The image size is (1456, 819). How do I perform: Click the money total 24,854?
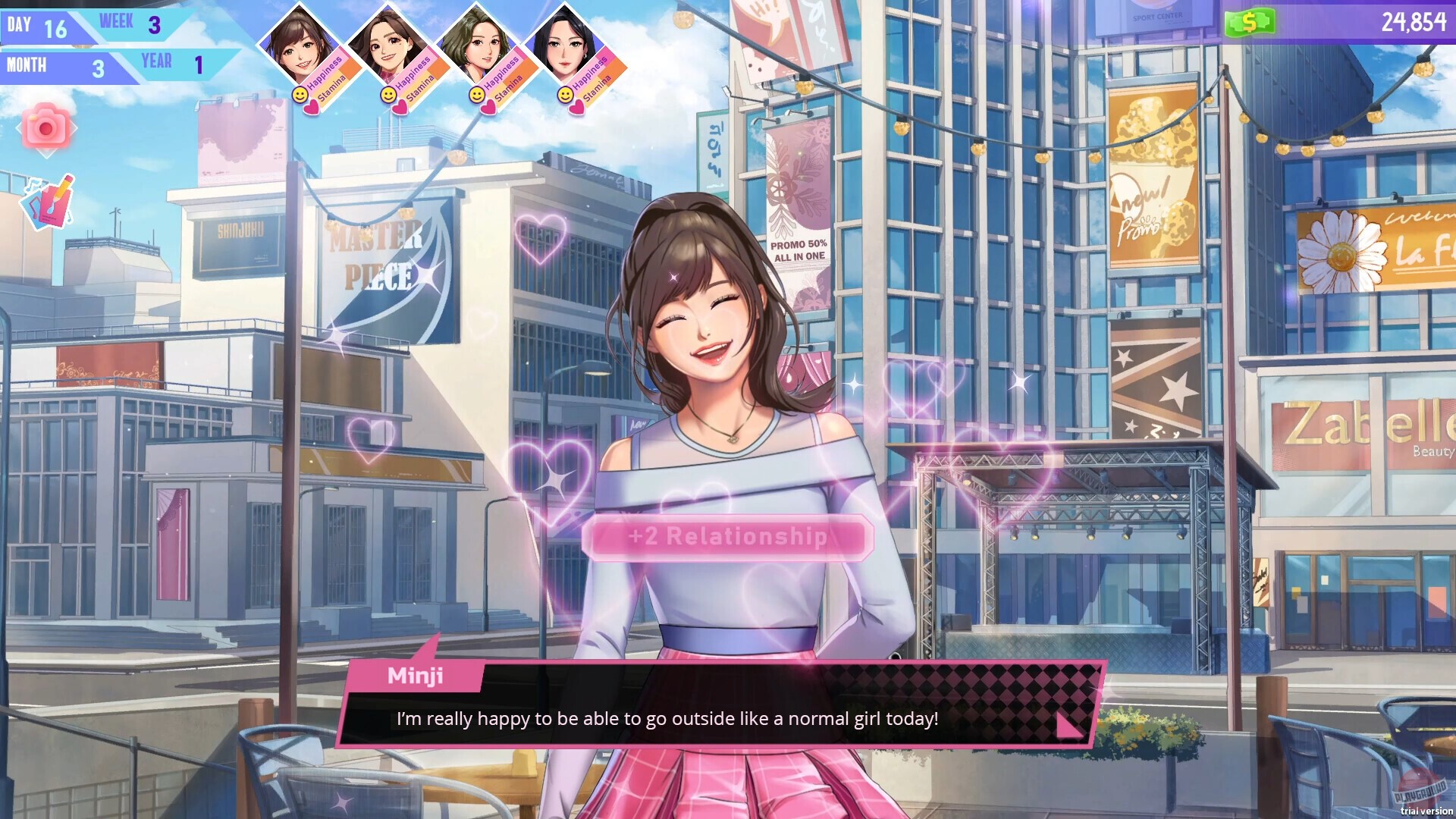pos(1415,23)
